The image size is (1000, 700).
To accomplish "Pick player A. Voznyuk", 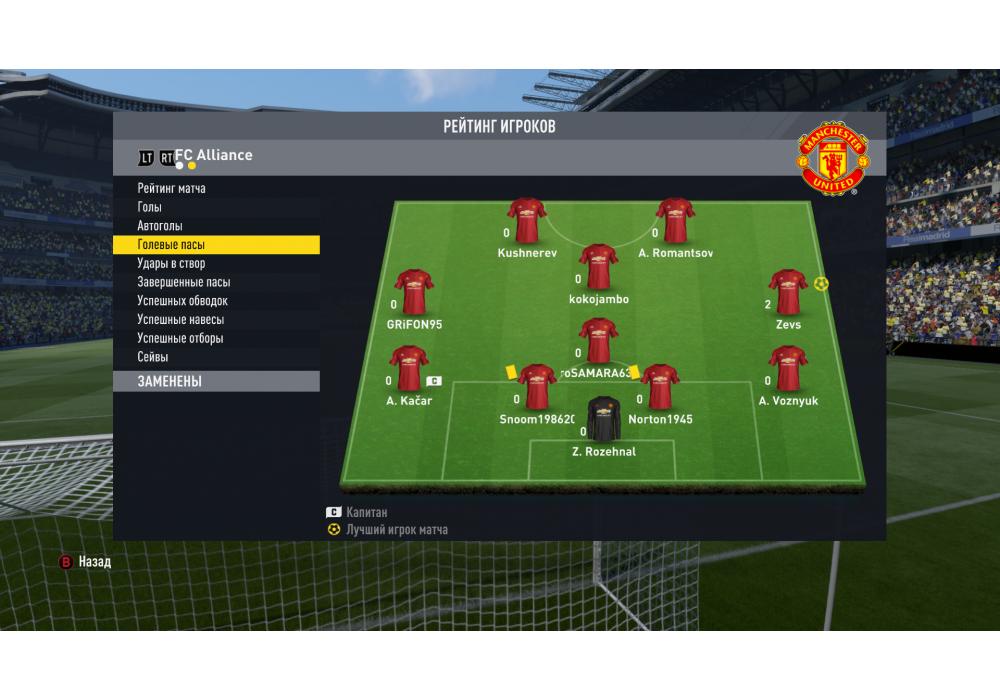I will [788, 368].
